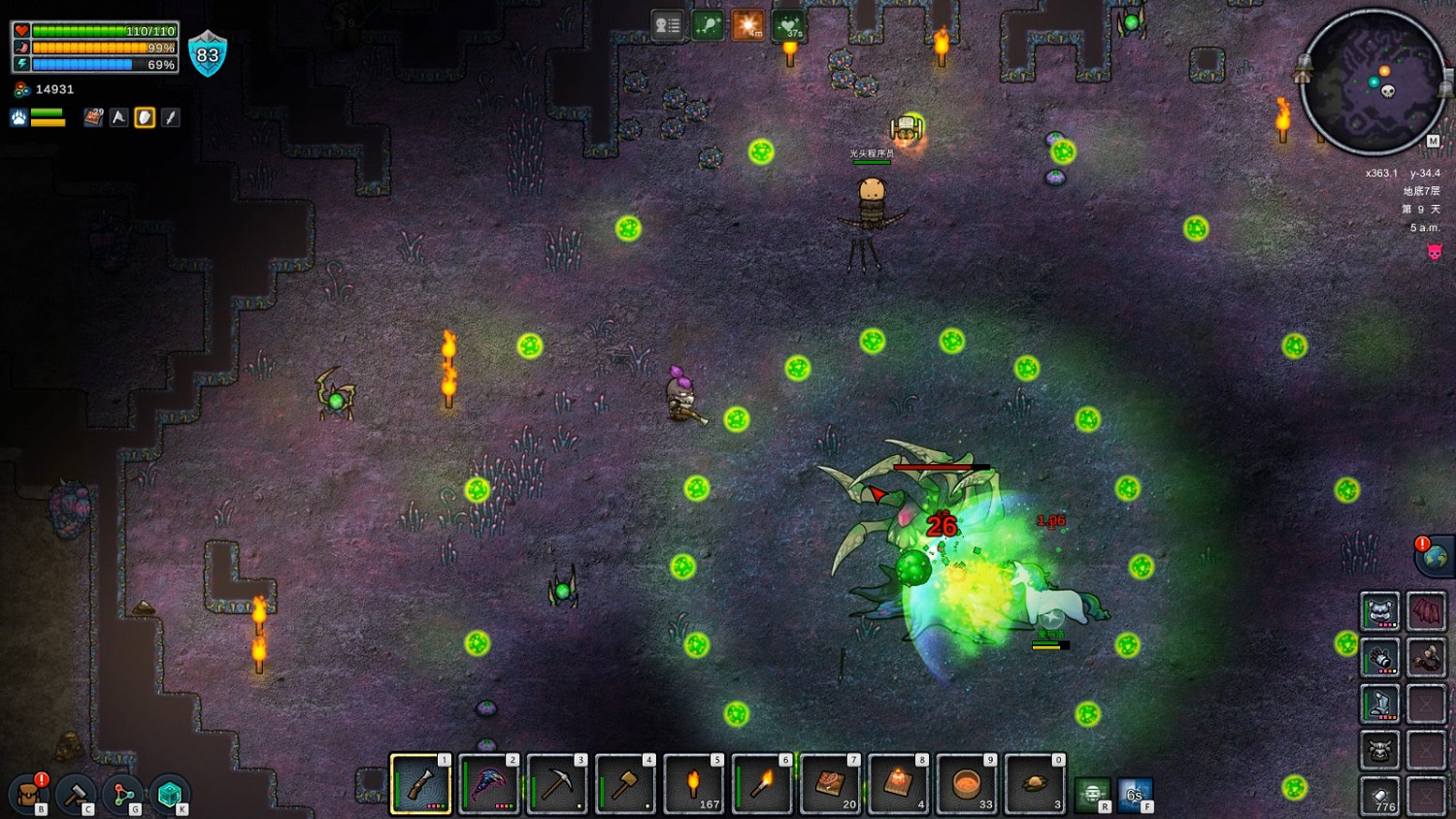Click the feather quill icon
Viewport: 1456px width, 819px height.
click(x=170, y=116)
